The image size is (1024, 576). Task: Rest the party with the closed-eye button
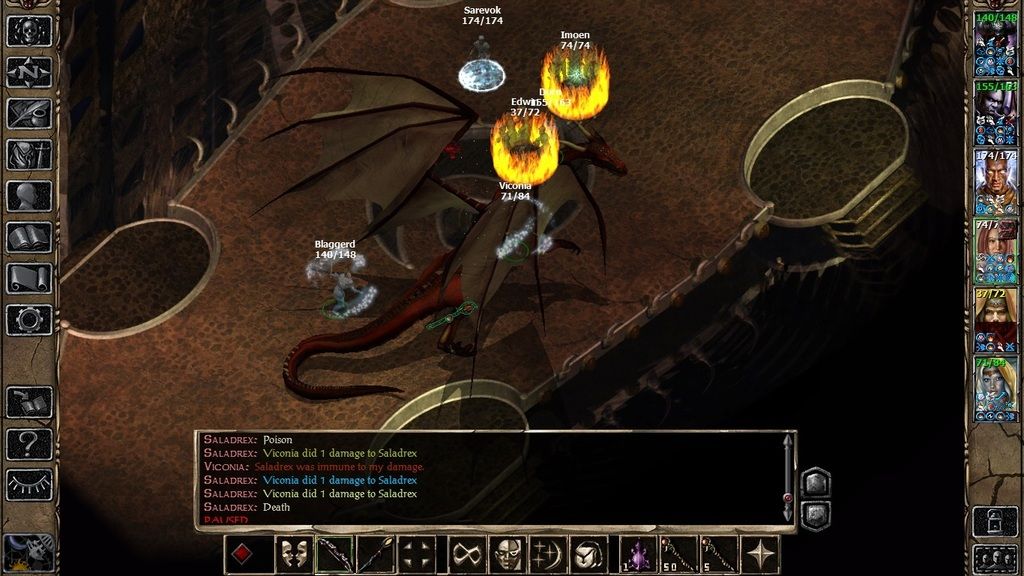(29, 485)
